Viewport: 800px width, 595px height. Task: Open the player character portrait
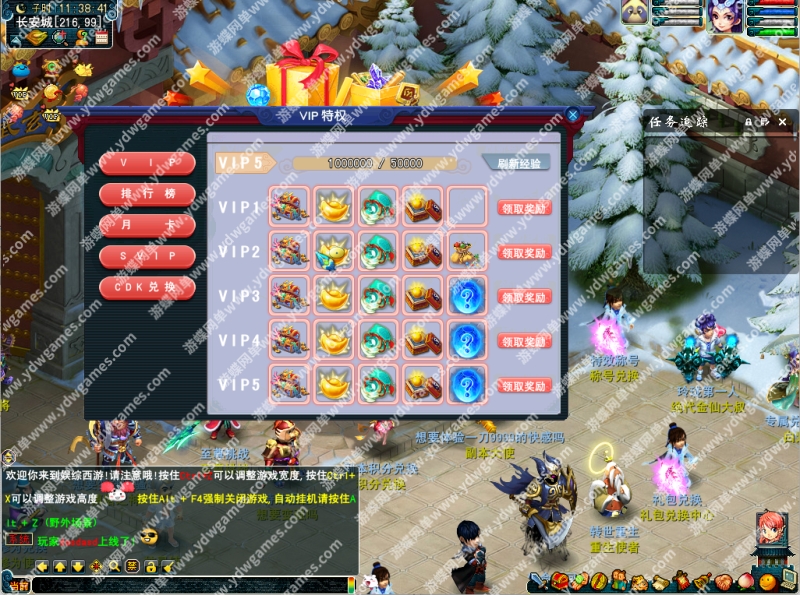point(725,17)
